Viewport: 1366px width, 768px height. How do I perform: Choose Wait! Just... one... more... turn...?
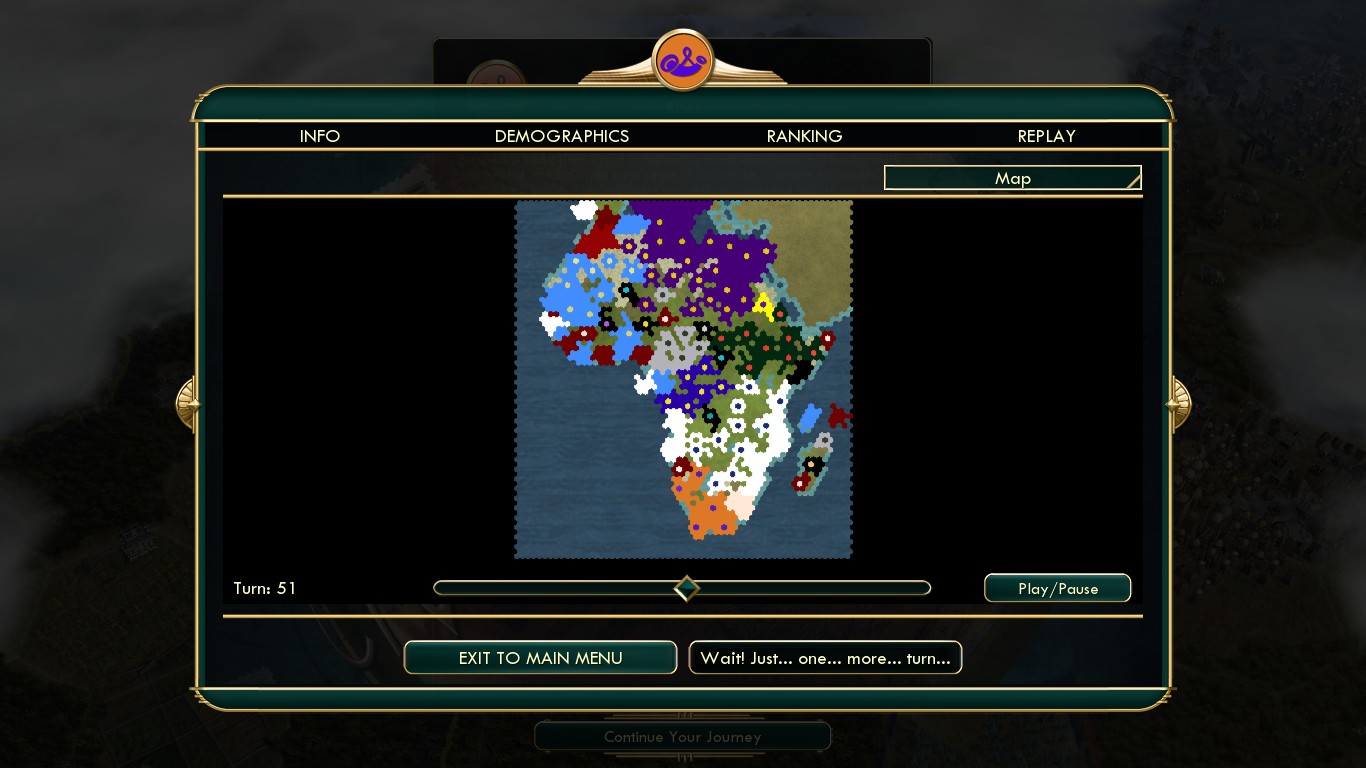pos(825,658)
